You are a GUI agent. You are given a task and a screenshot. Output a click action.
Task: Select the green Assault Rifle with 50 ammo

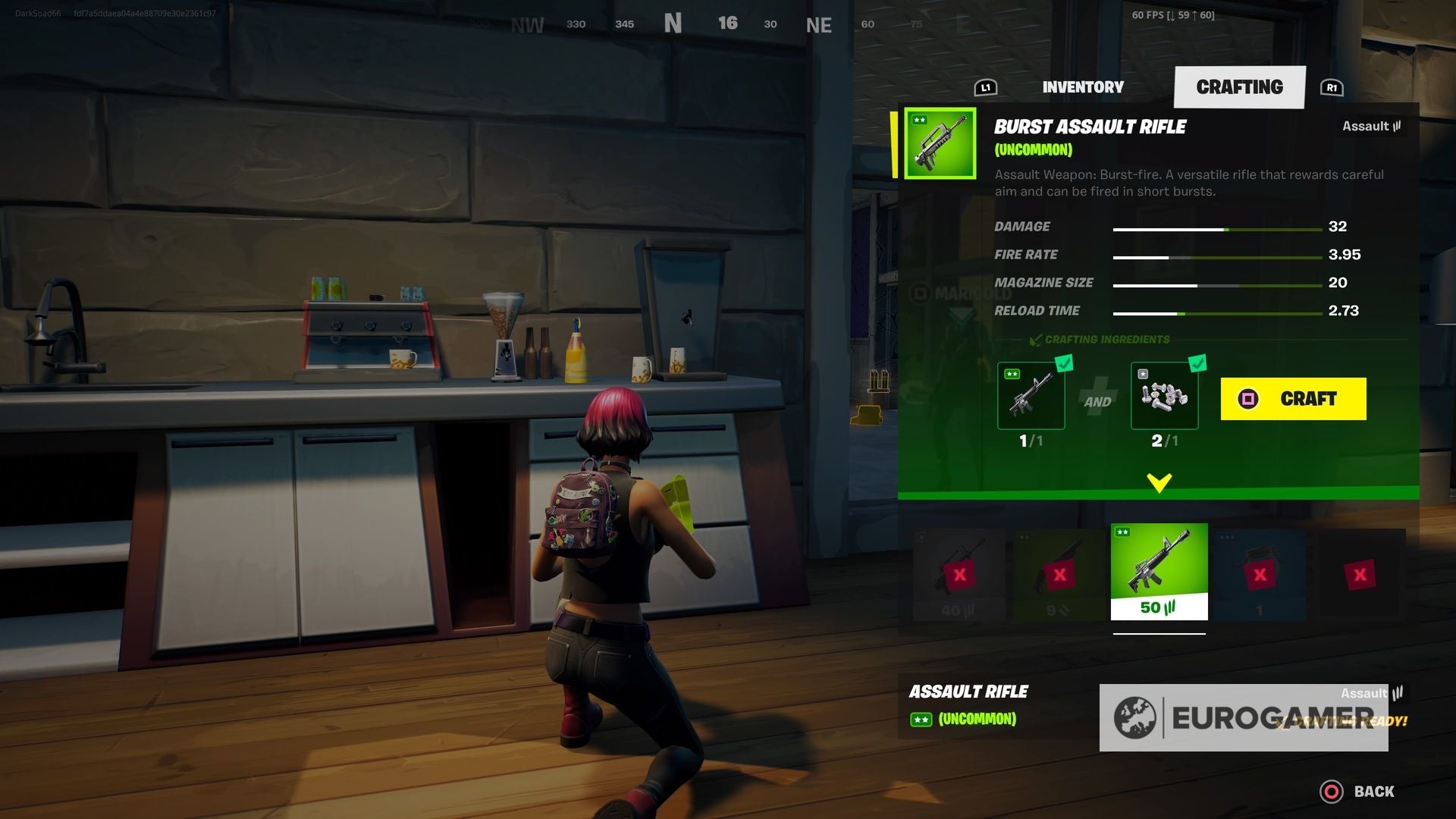click(x=1159, y=571)
